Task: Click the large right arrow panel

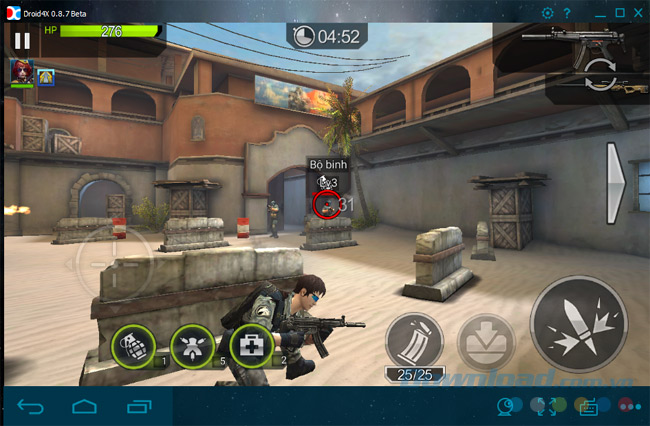Action: tap(616, 180)
